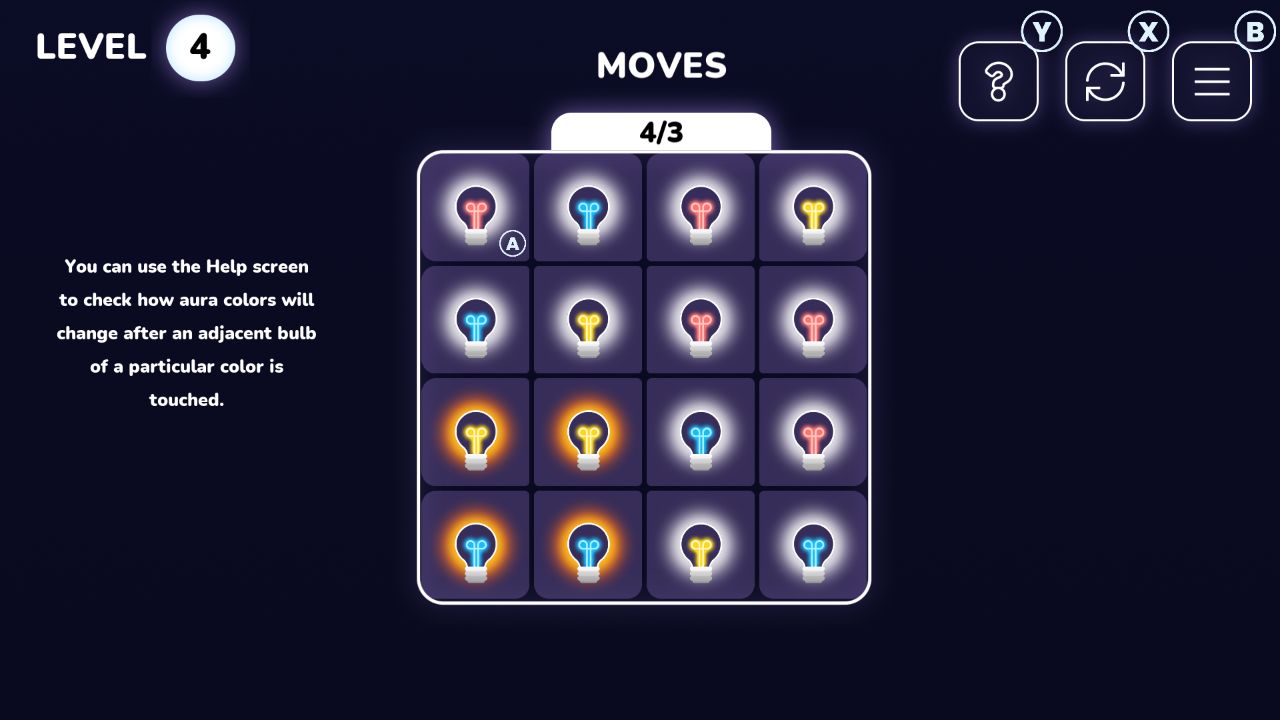Select the blue bulb in the third row
The image size is (1280, 720).
tap(700, 432)
